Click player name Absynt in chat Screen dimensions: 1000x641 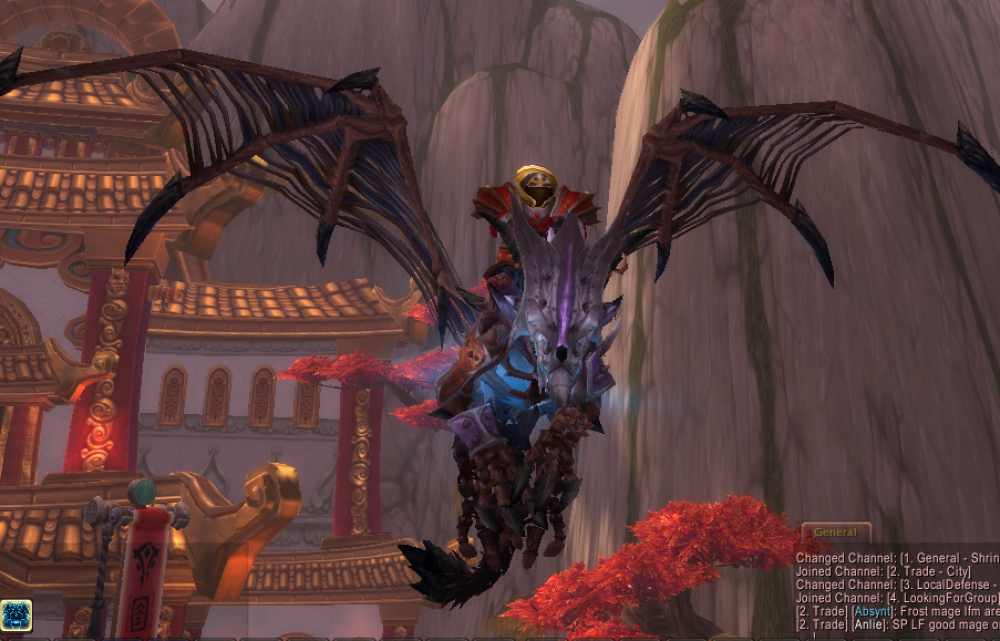click(874, 611)
